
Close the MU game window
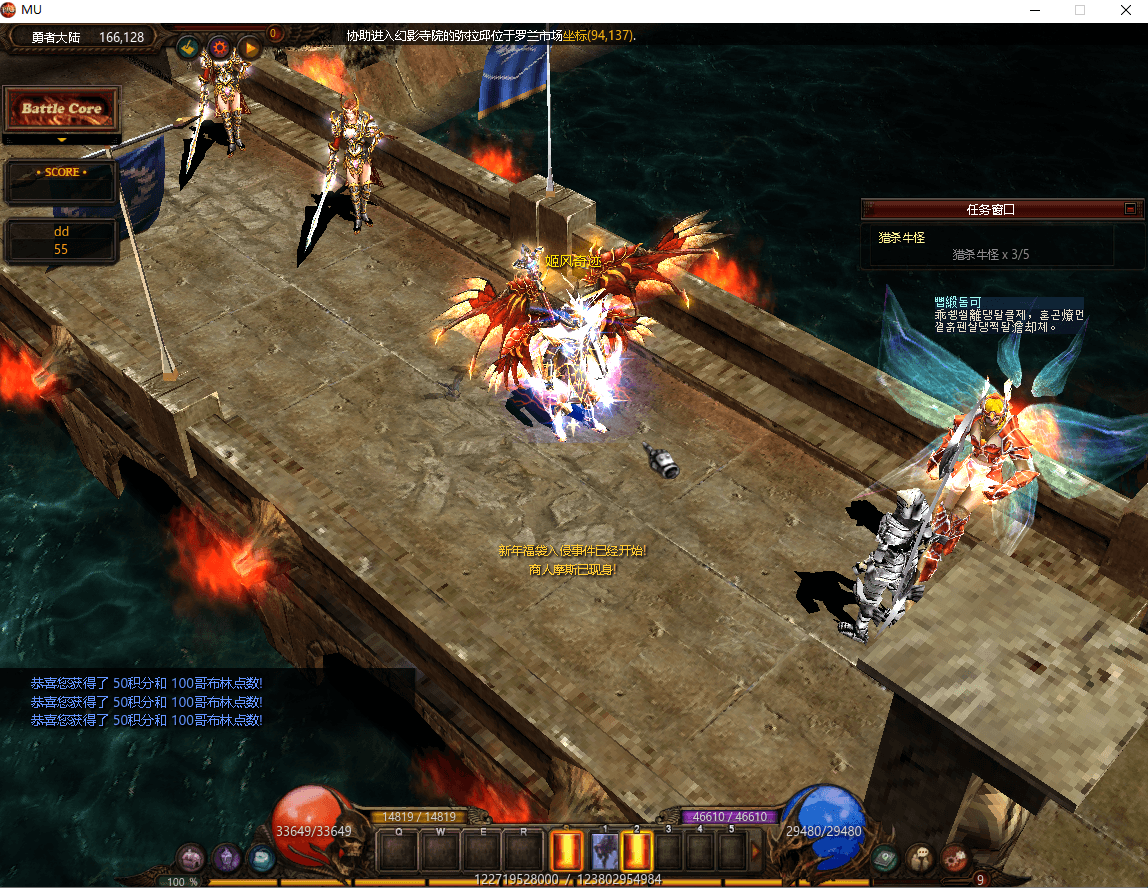click(1125, 10)
